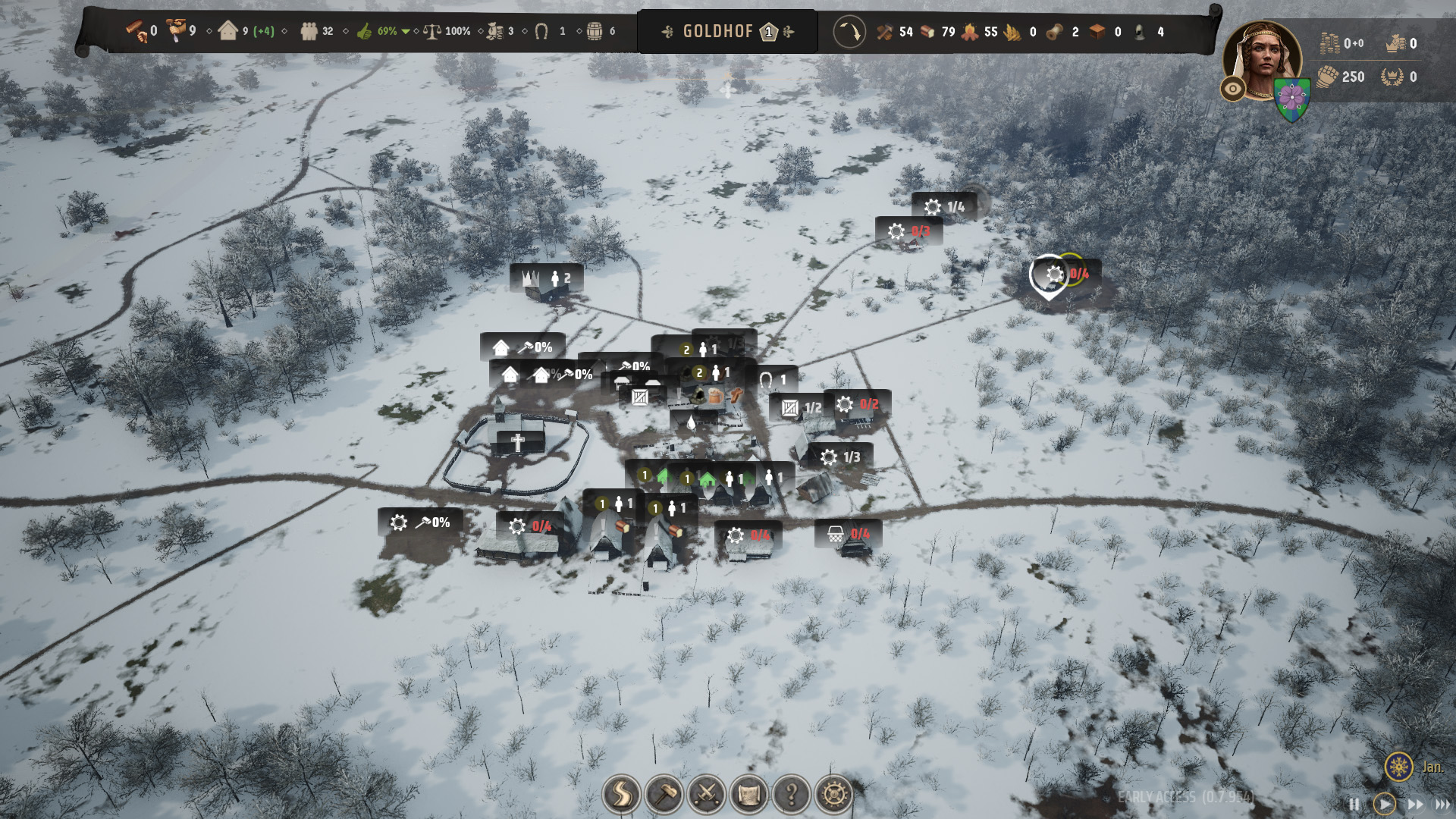Select the 0/3 gear workplace marker

[908, 231]
